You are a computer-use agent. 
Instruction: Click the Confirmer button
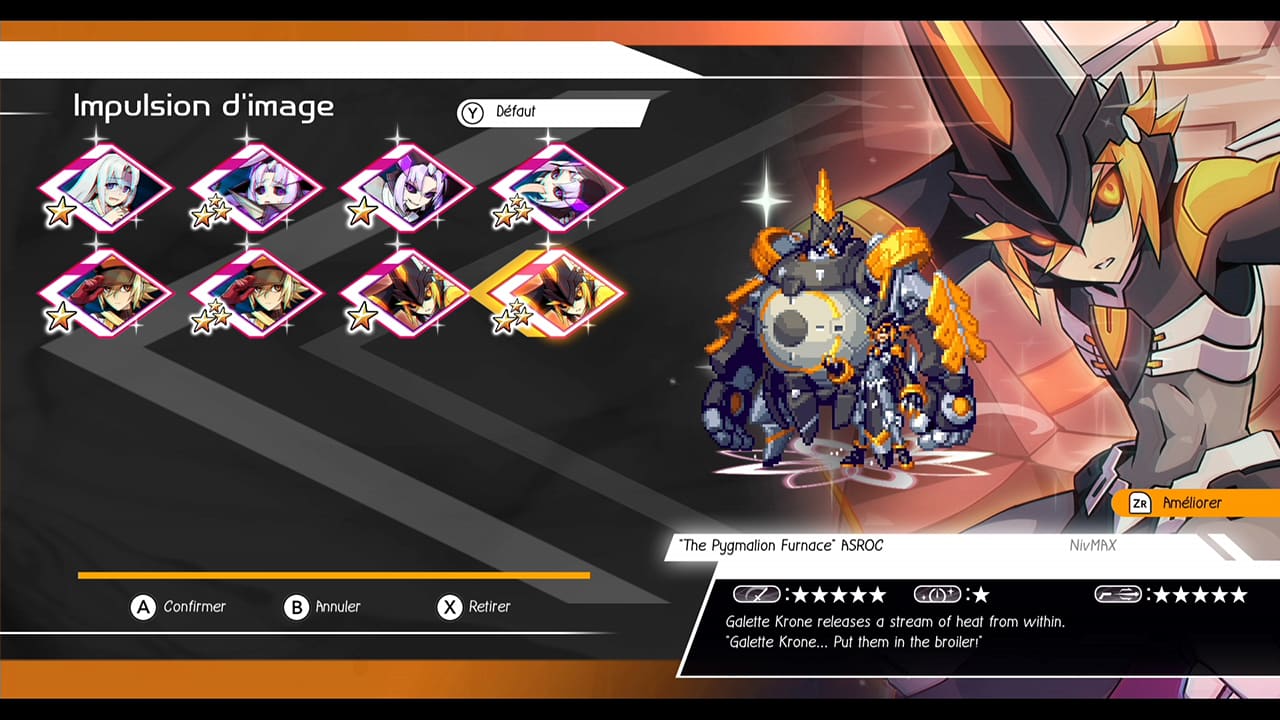pos(180,607)
